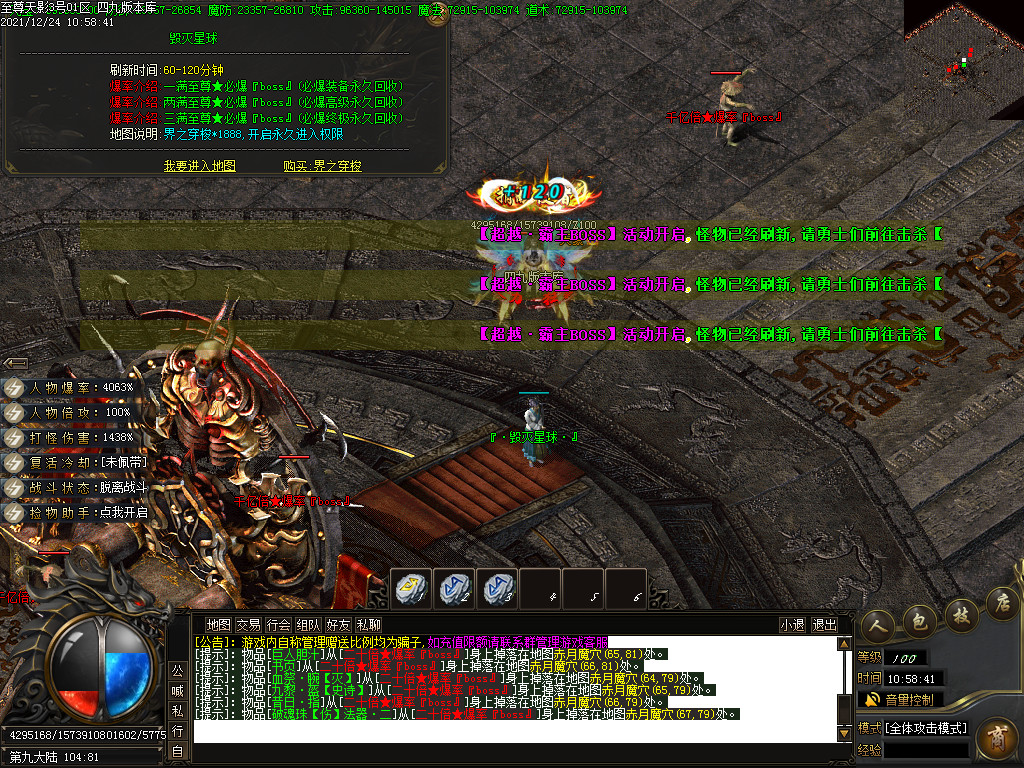Enable the 捡物助手 pickup helper
The width and height of the screenshot is (1024, 768).
(x=88, y=513)
